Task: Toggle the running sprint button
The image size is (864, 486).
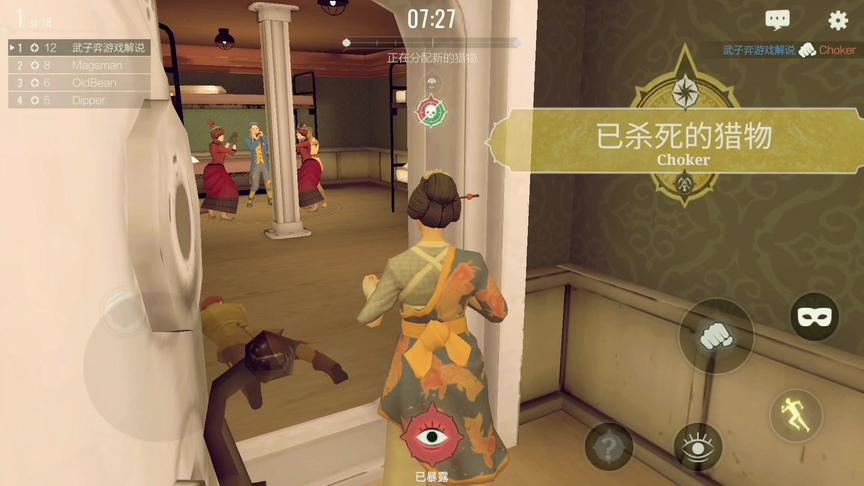Action: point(796,415)
